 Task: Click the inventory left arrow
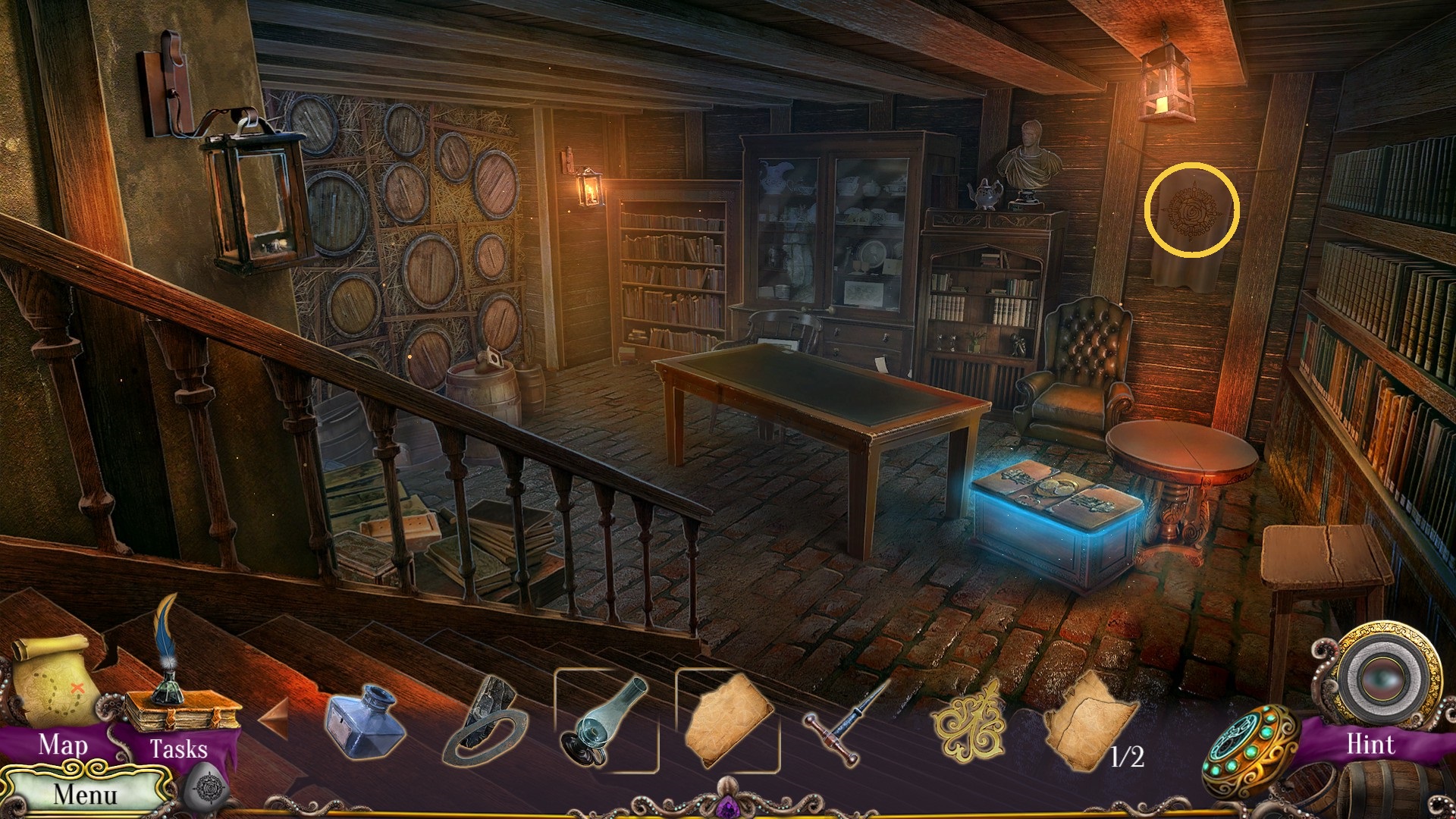click(274, 717)
